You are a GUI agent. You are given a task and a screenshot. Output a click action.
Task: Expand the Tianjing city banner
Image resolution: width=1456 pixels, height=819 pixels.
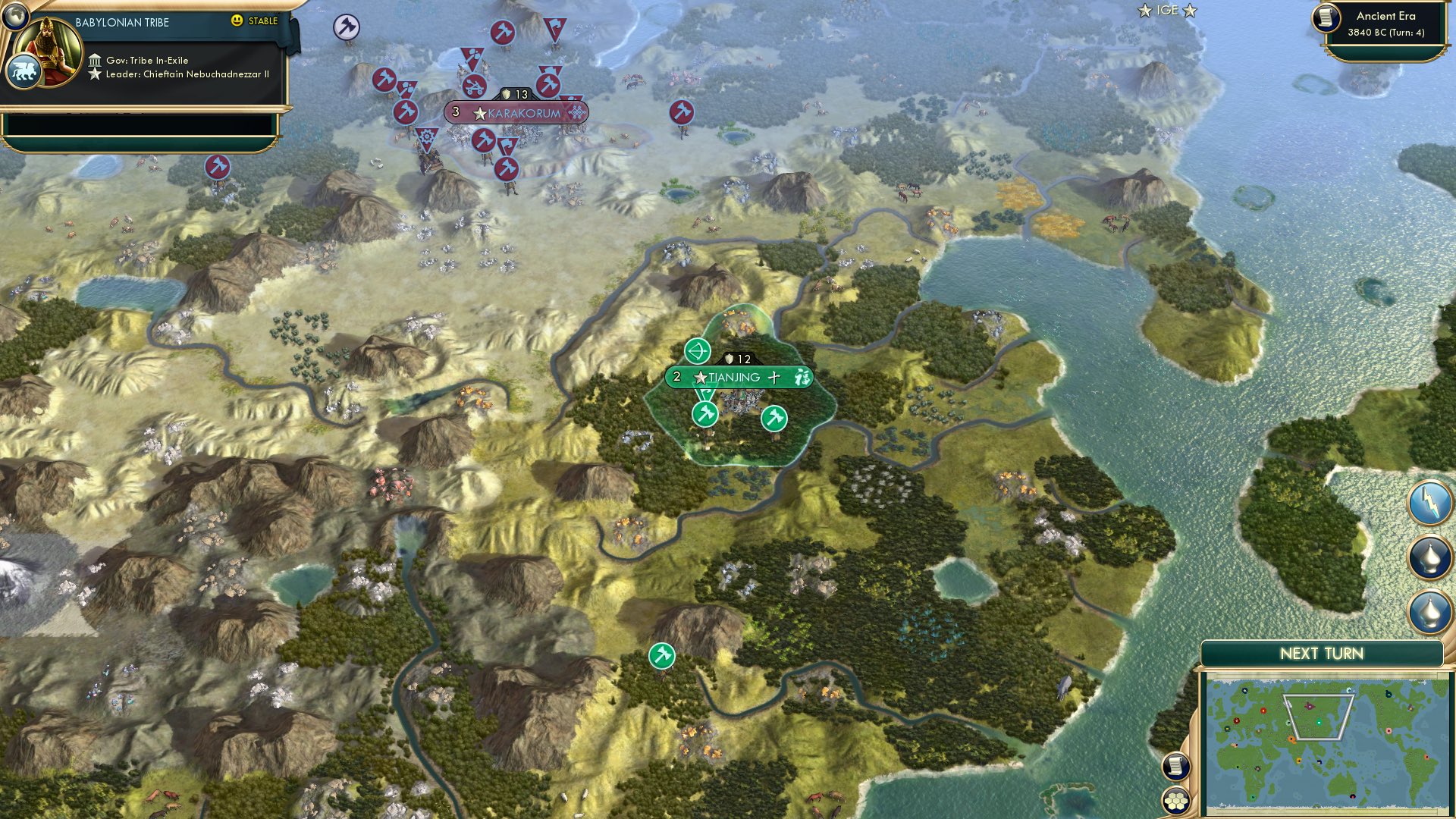tap(733, 377)
